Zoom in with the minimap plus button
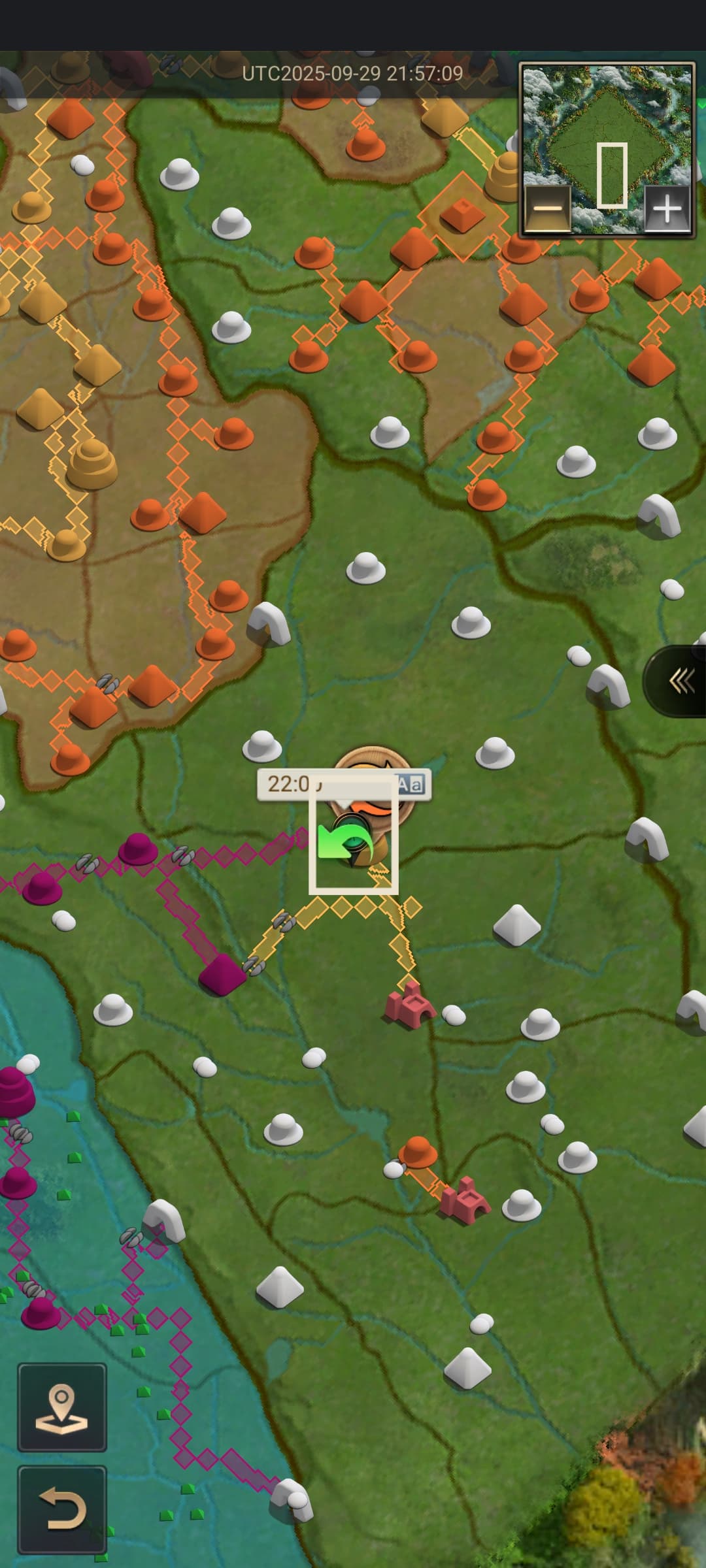 click(x=667, y=209)
